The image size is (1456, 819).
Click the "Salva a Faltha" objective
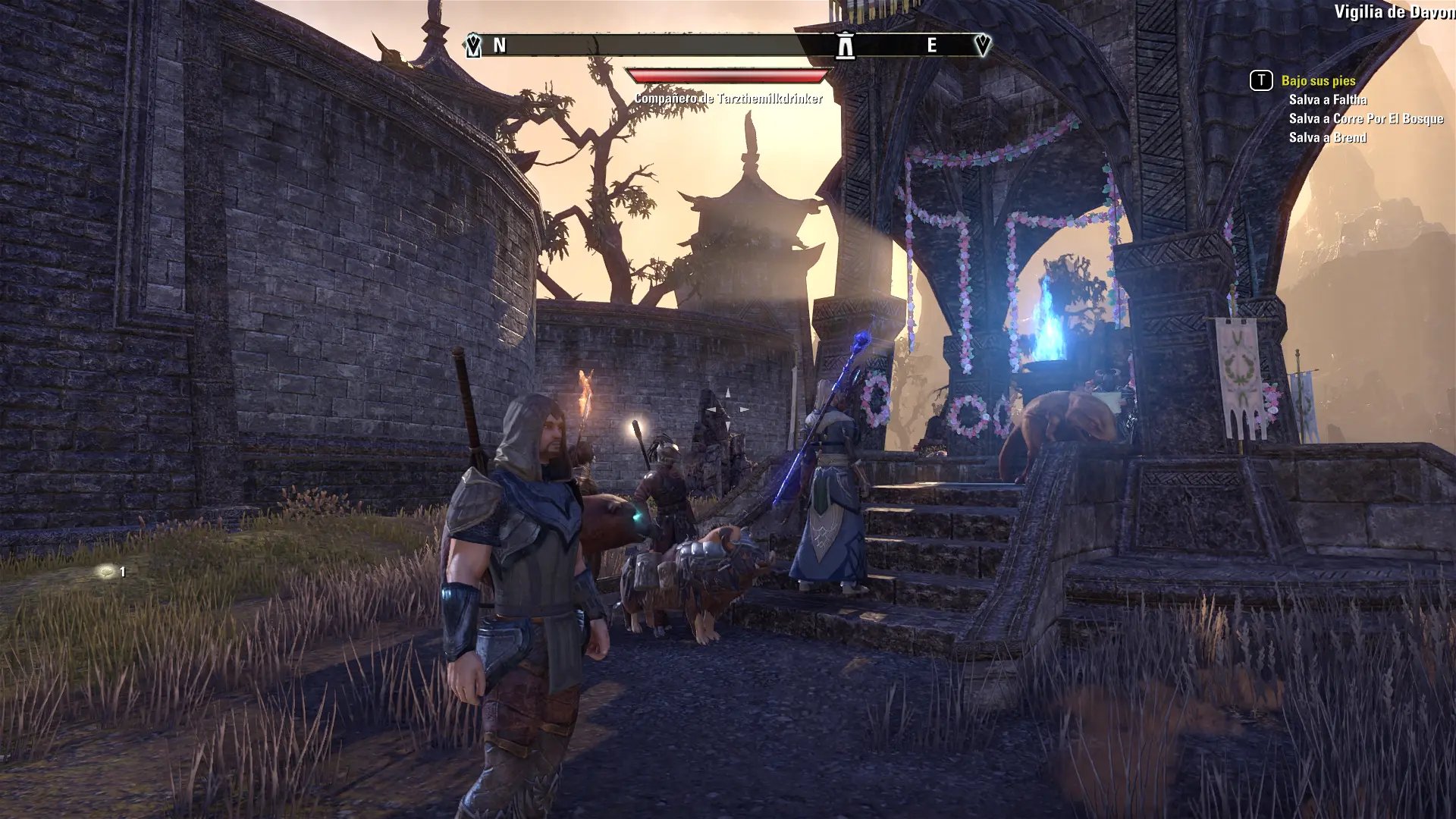(1327, 99)
